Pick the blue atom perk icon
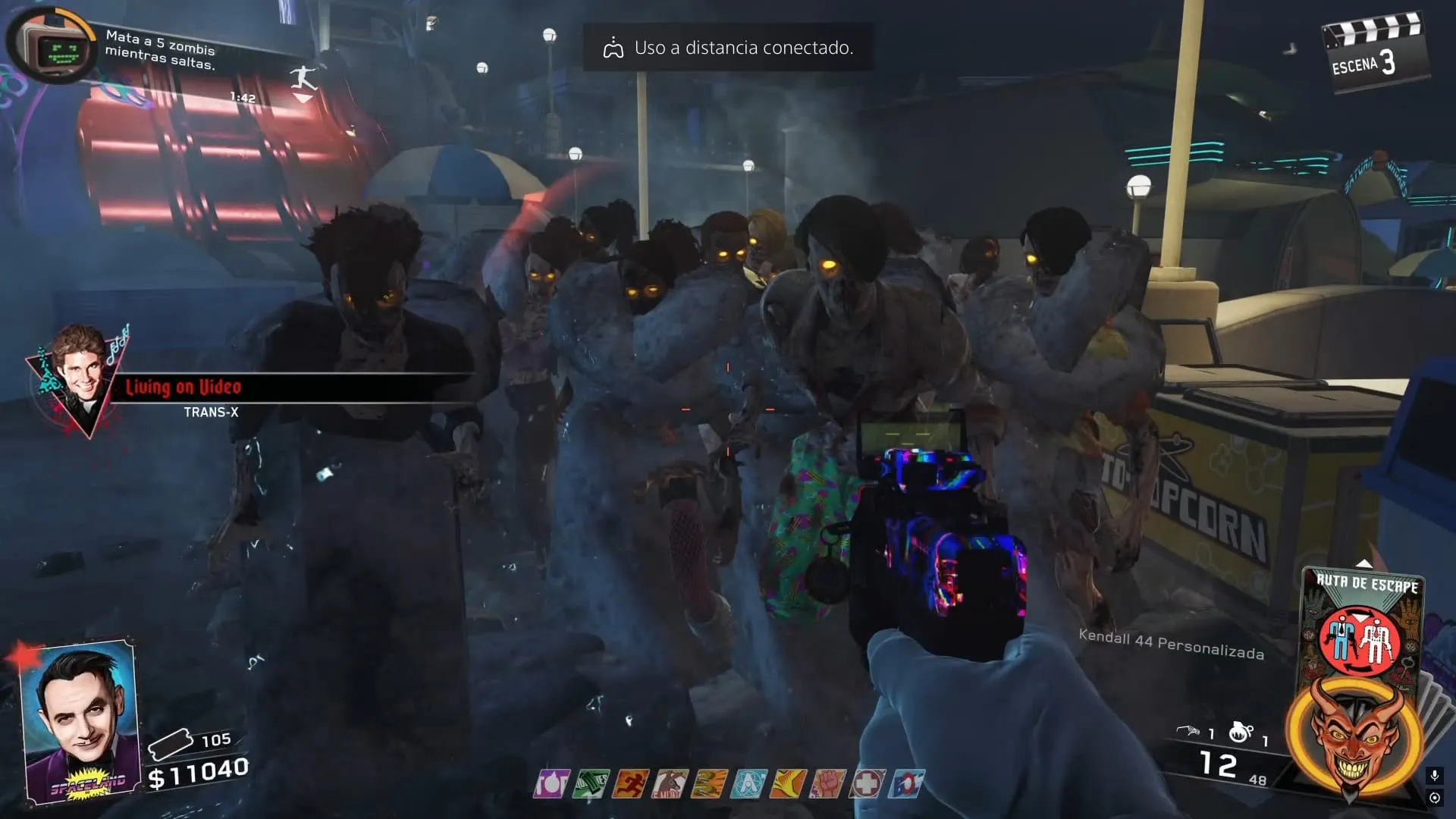 coord(748,783)
